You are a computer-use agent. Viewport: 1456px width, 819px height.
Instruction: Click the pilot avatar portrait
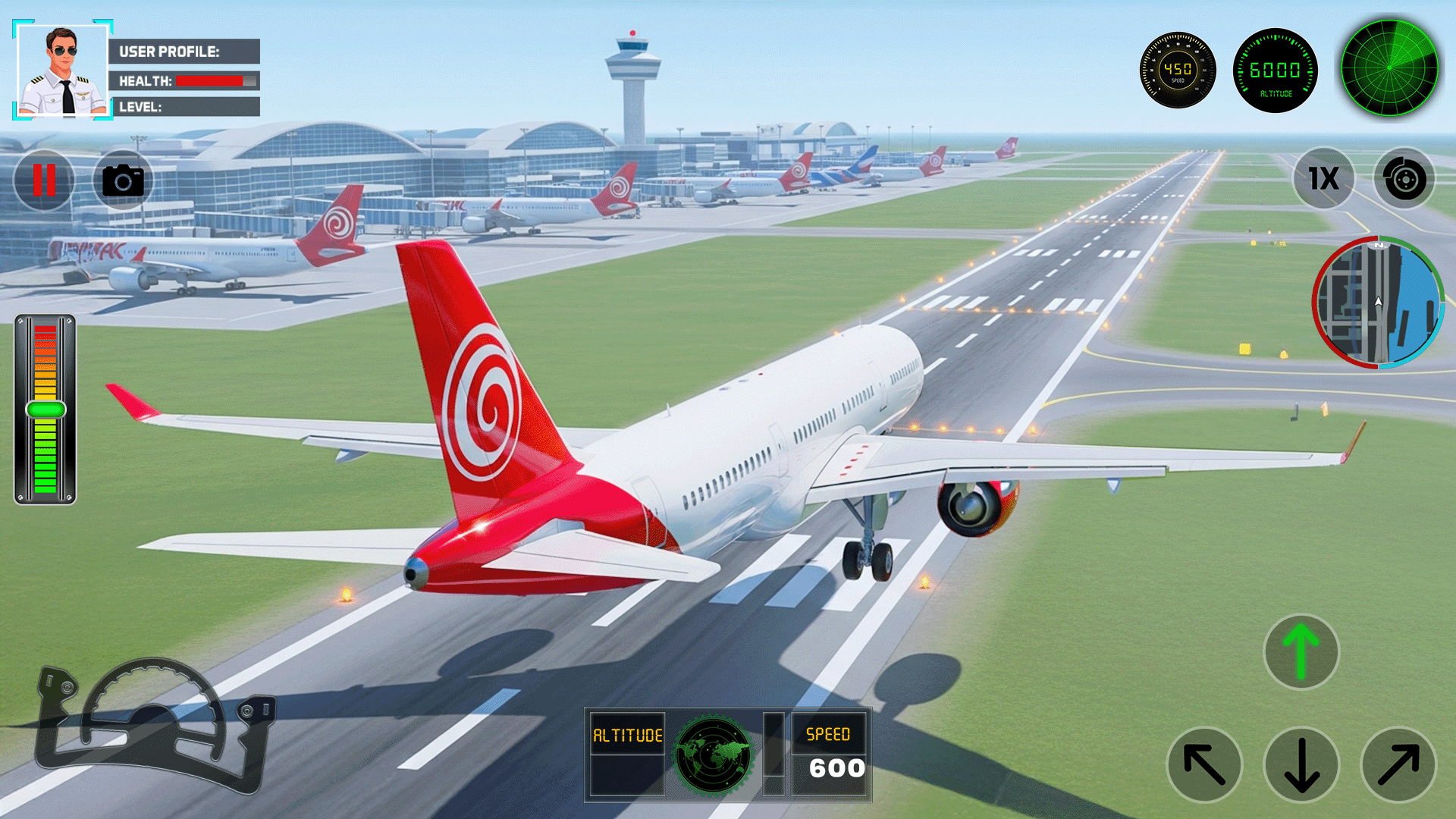pos(63,70)
